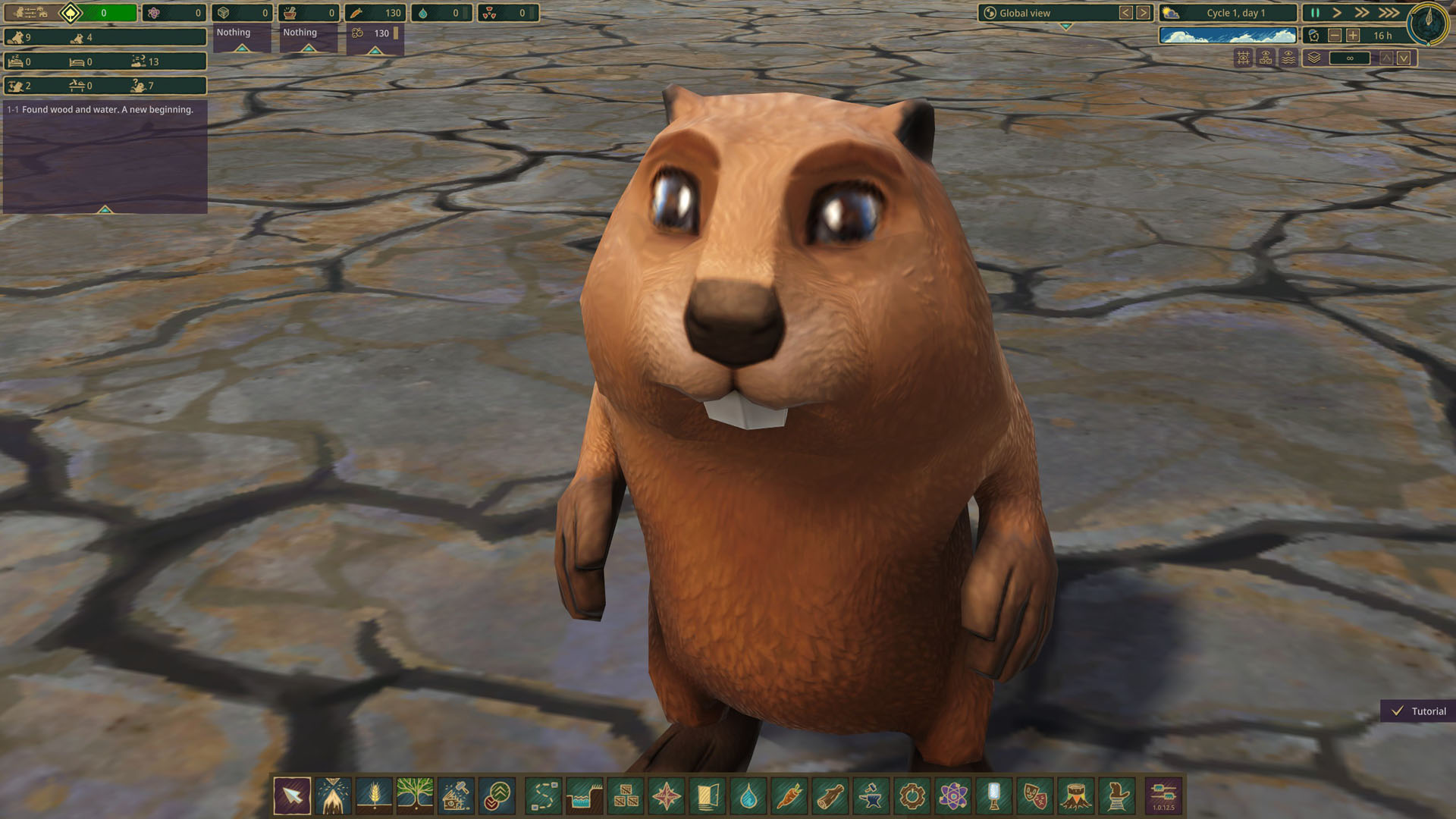Screen dimensions: 1456x819
Task: Toggle water visibility wave icon
Action: click(1288, 58)
